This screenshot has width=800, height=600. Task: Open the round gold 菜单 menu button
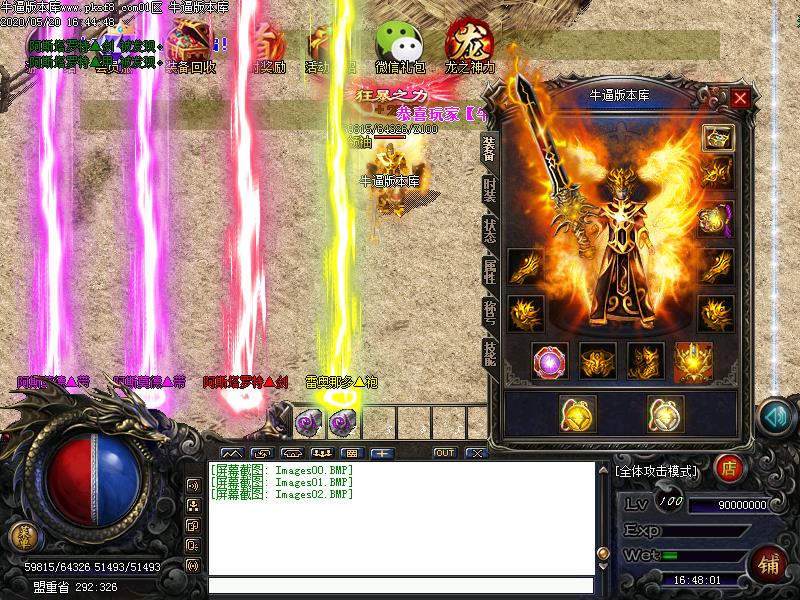(21, 536)
